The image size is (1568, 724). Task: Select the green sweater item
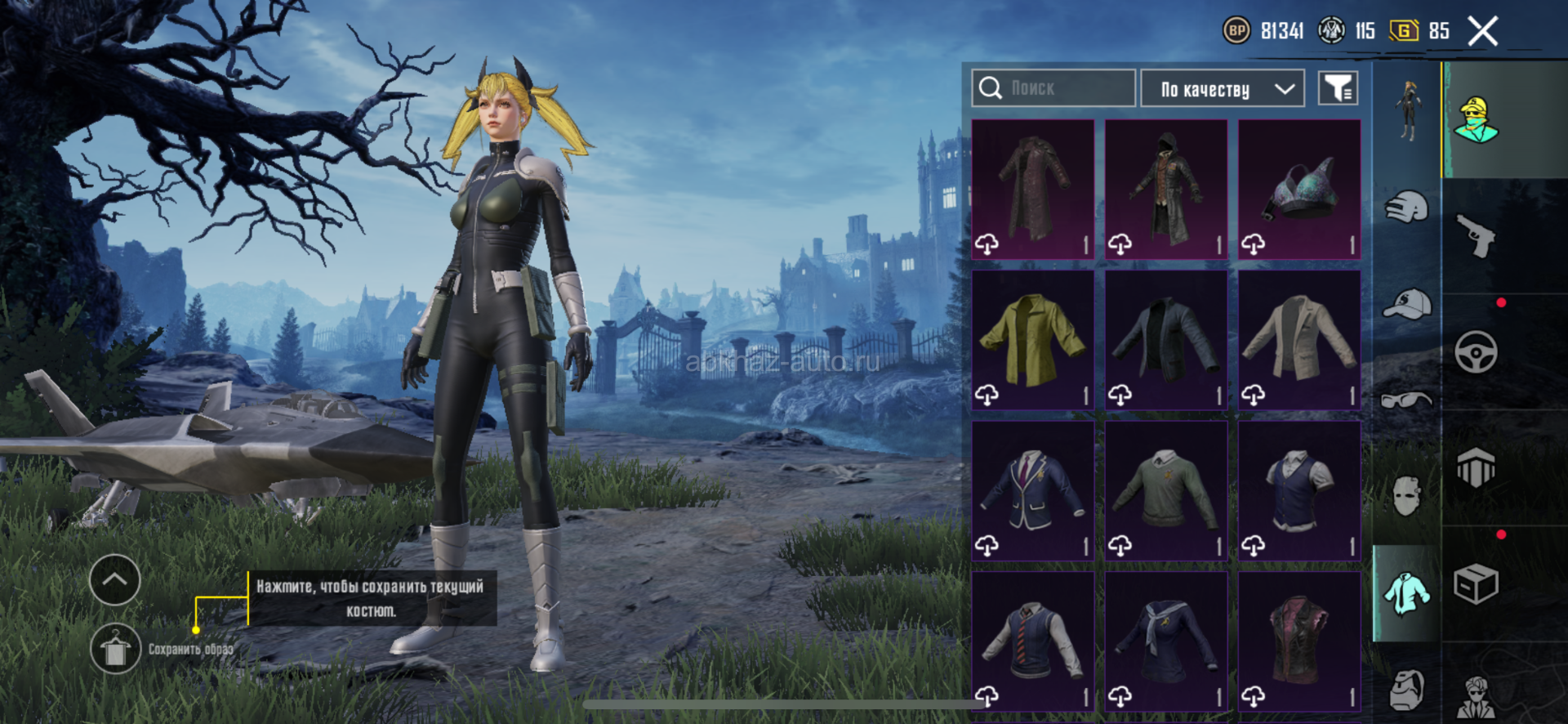1166,490
